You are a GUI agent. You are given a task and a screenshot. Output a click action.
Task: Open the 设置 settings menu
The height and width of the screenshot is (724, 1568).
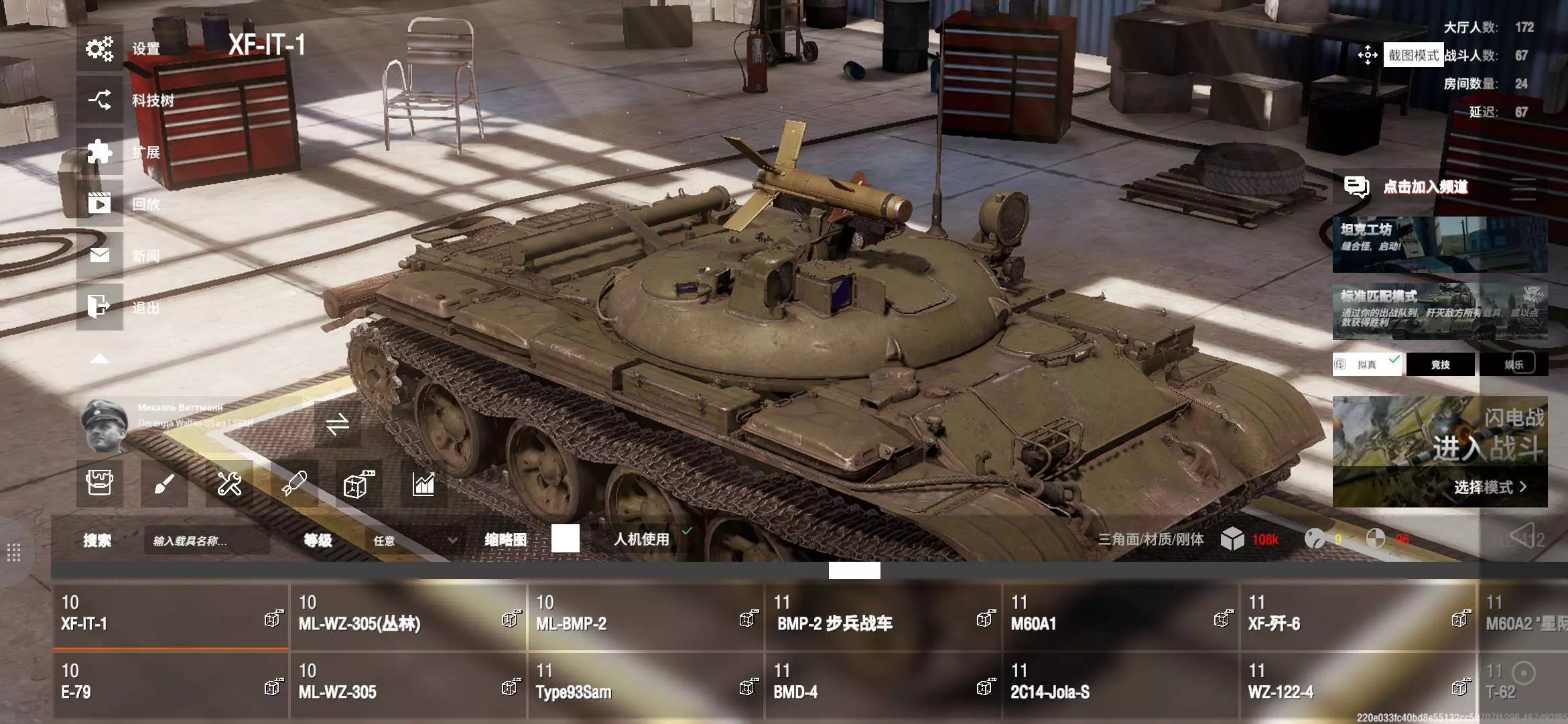[x=101, y=49]
